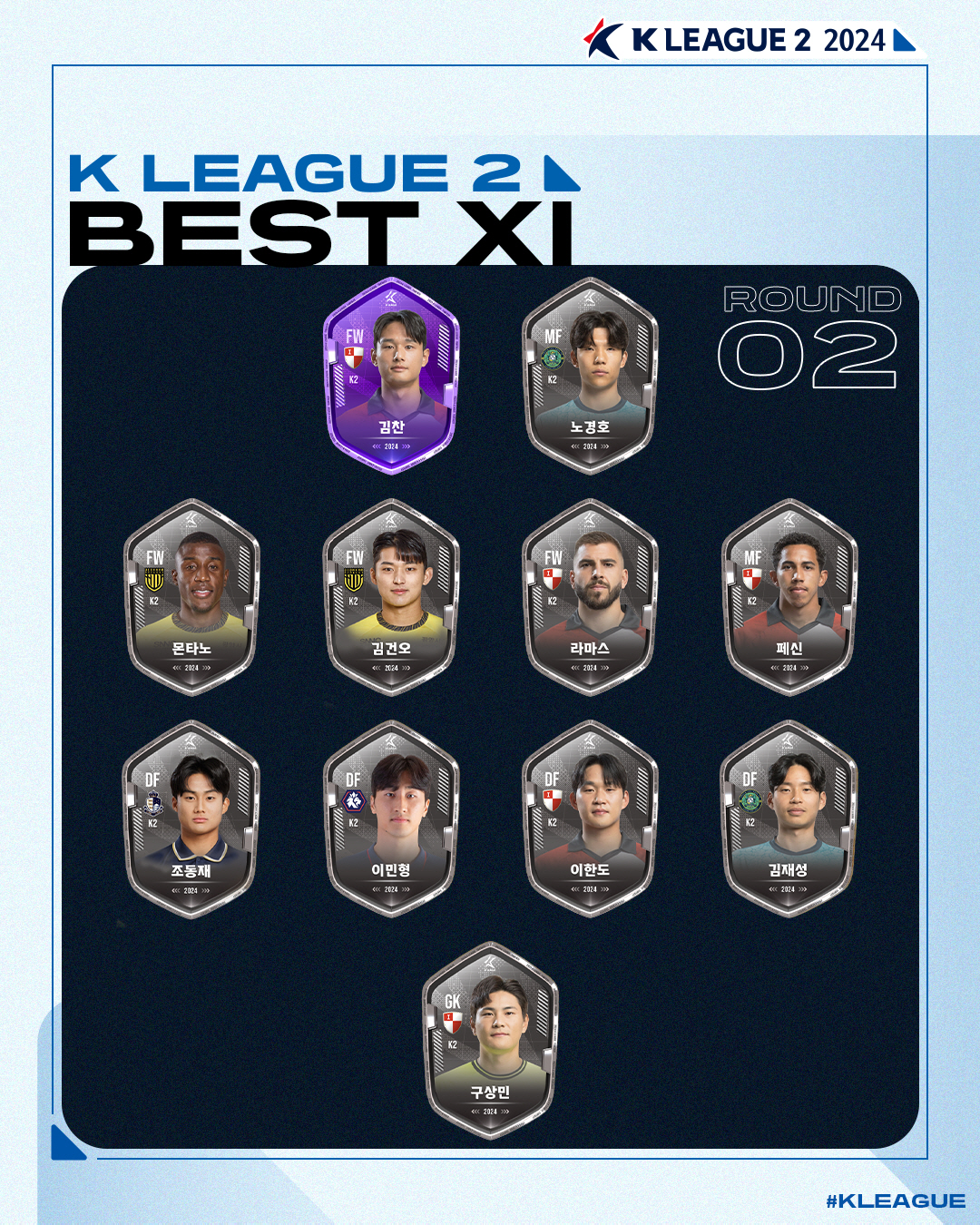Screen dimensions: 980x1225
Task: Select the 김재성 defender card
Action: point(789,819)
